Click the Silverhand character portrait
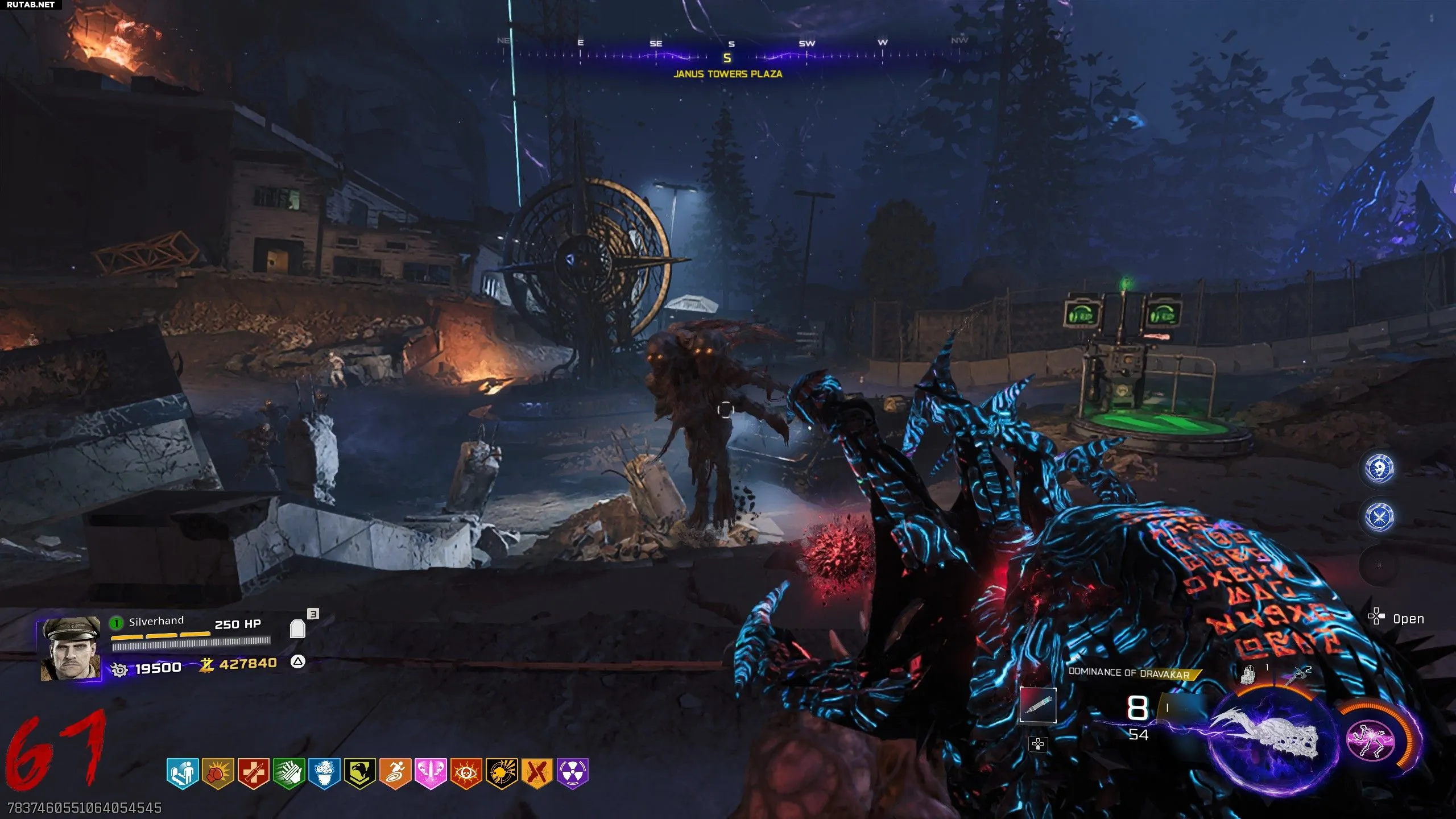Viewport: 1456px width, 819px height. (71, 649)
